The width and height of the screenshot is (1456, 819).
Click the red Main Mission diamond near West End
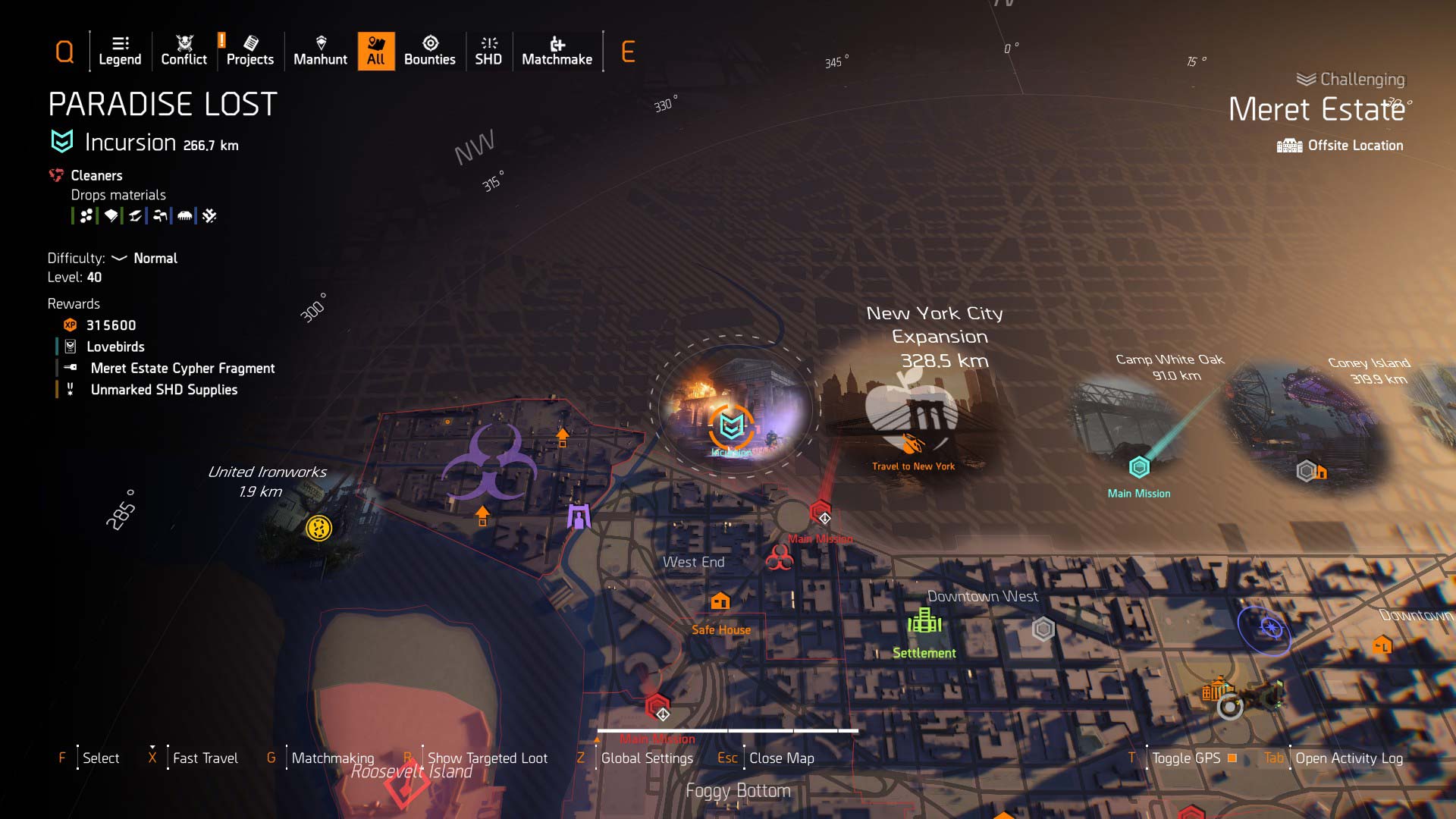point(821,514)
